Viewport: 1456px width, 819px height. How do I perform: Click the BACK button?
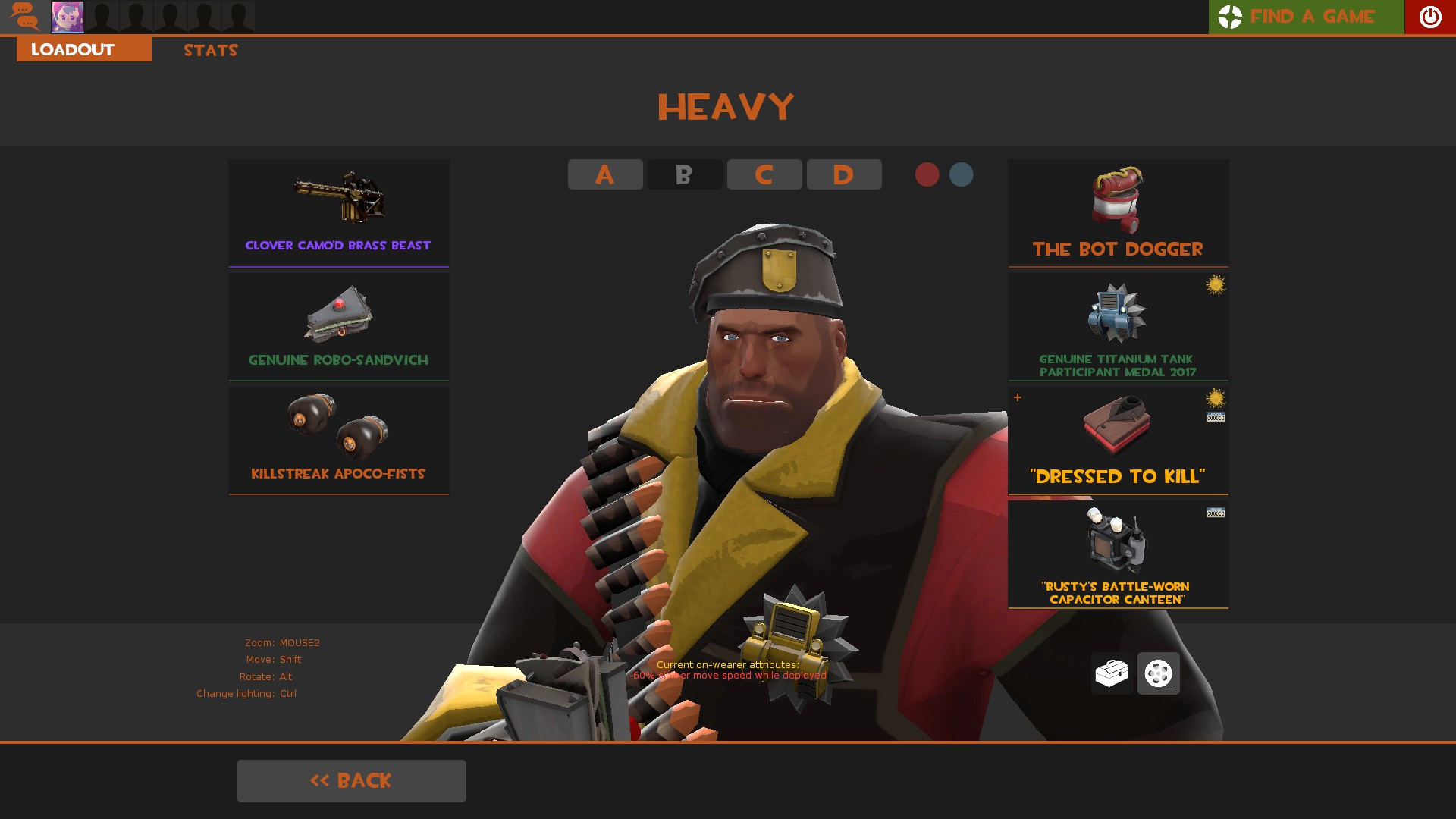tap(351, 780)
